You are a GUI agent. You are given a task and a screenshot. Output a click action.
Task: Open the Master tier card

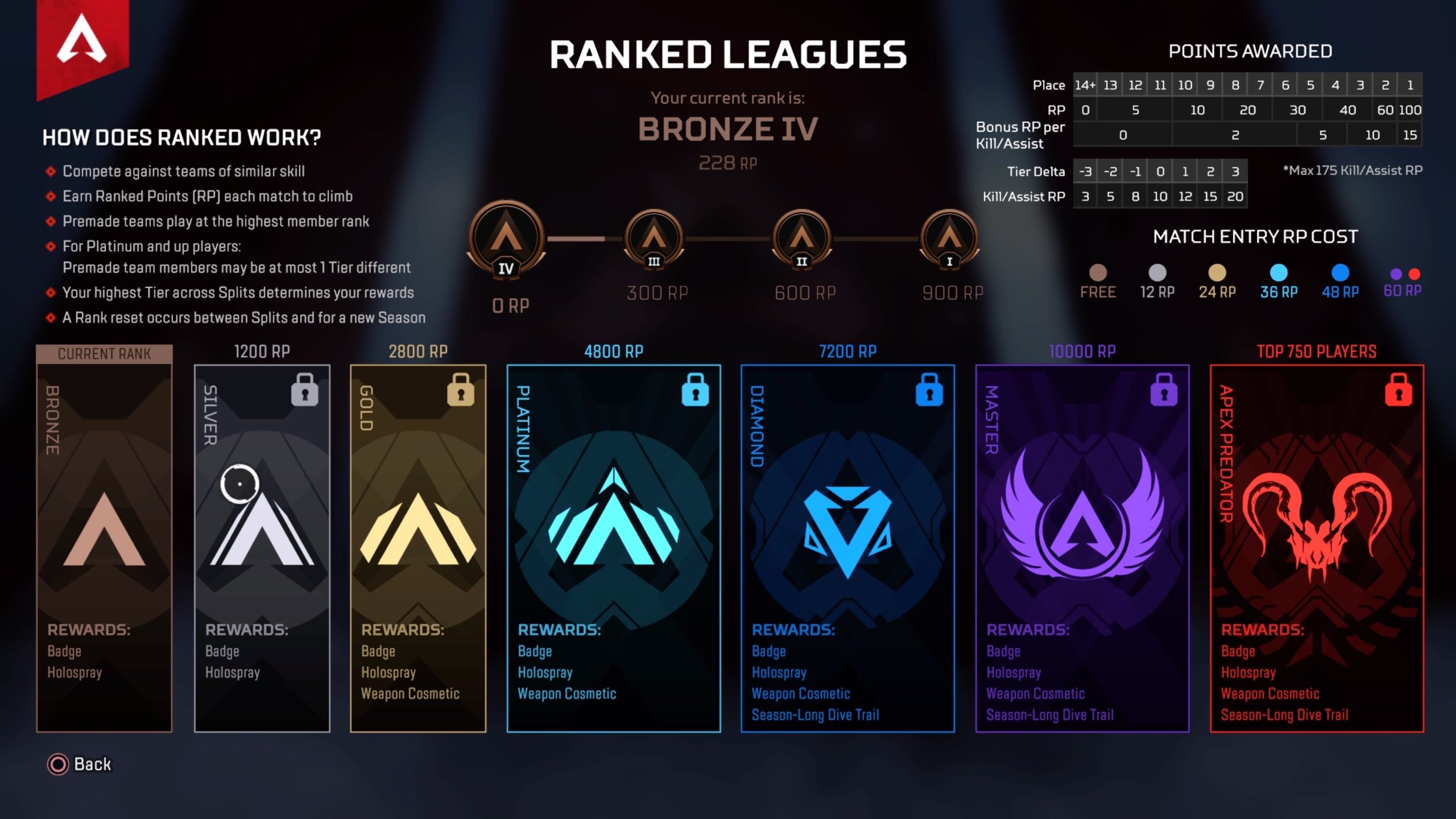[1082, 547]
